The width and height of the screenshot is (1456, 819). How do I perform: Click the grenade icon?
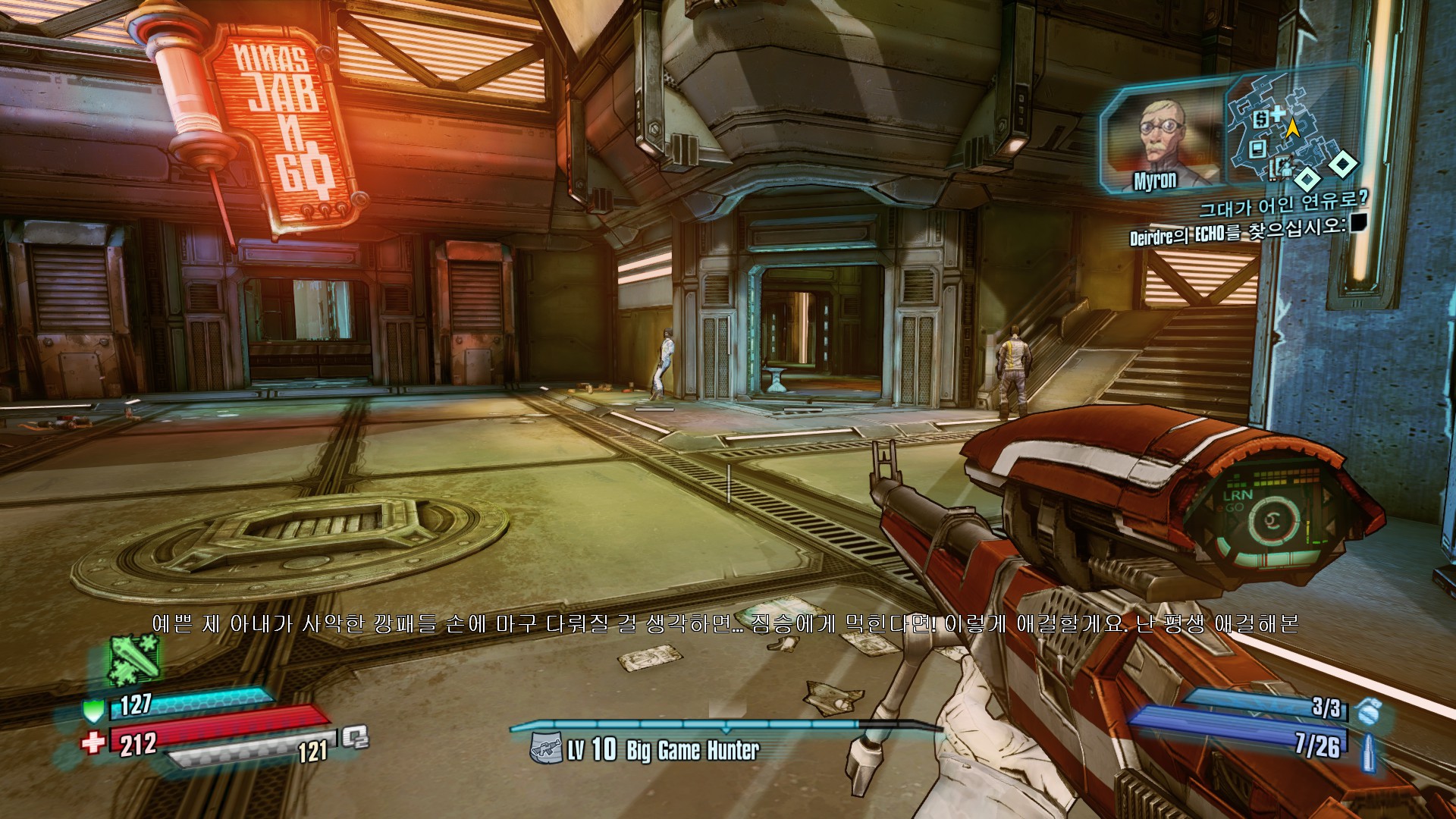(1367, 711)
